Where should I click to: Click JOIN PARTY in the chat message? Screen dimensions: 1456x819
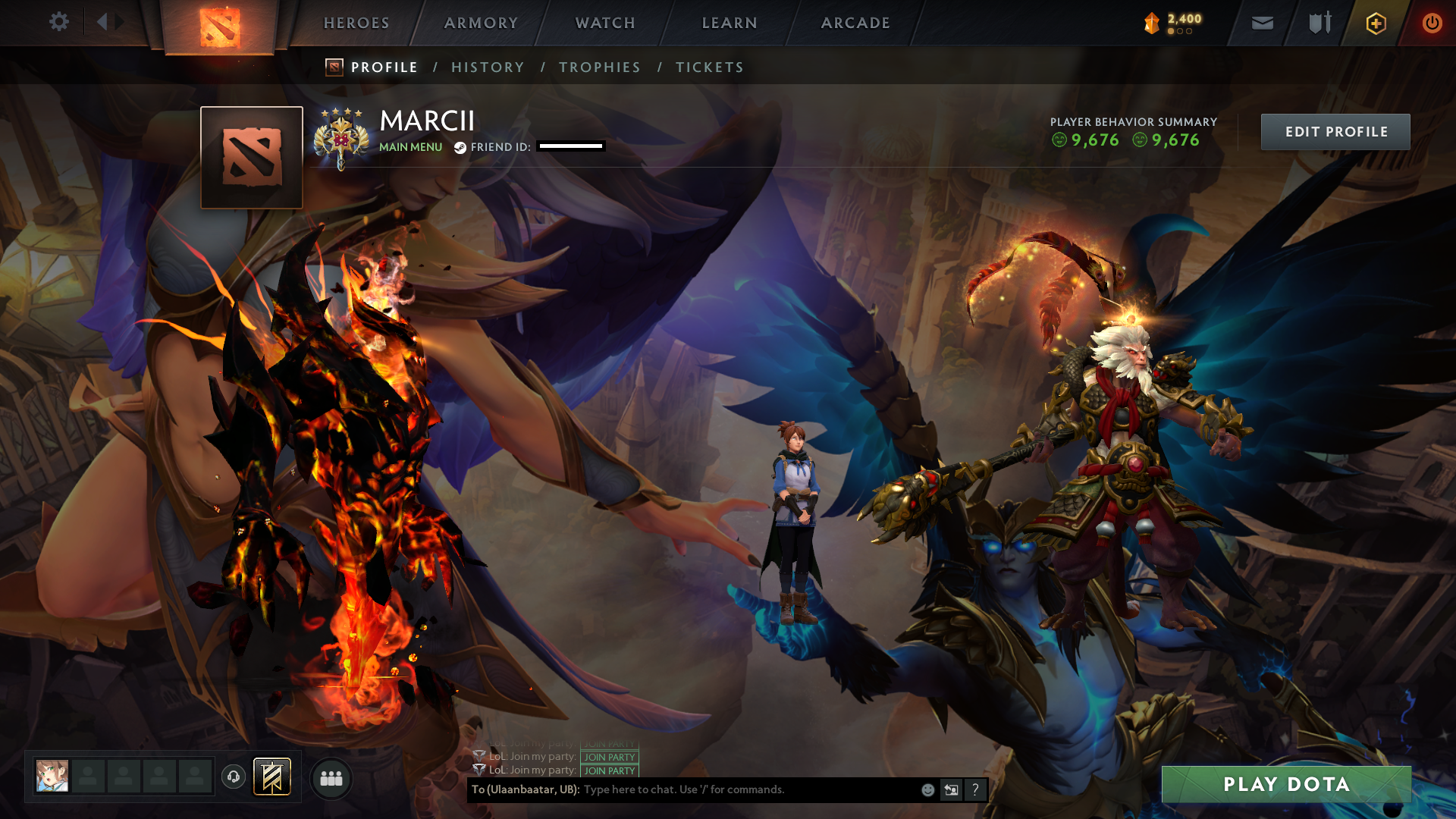(608, 757)
